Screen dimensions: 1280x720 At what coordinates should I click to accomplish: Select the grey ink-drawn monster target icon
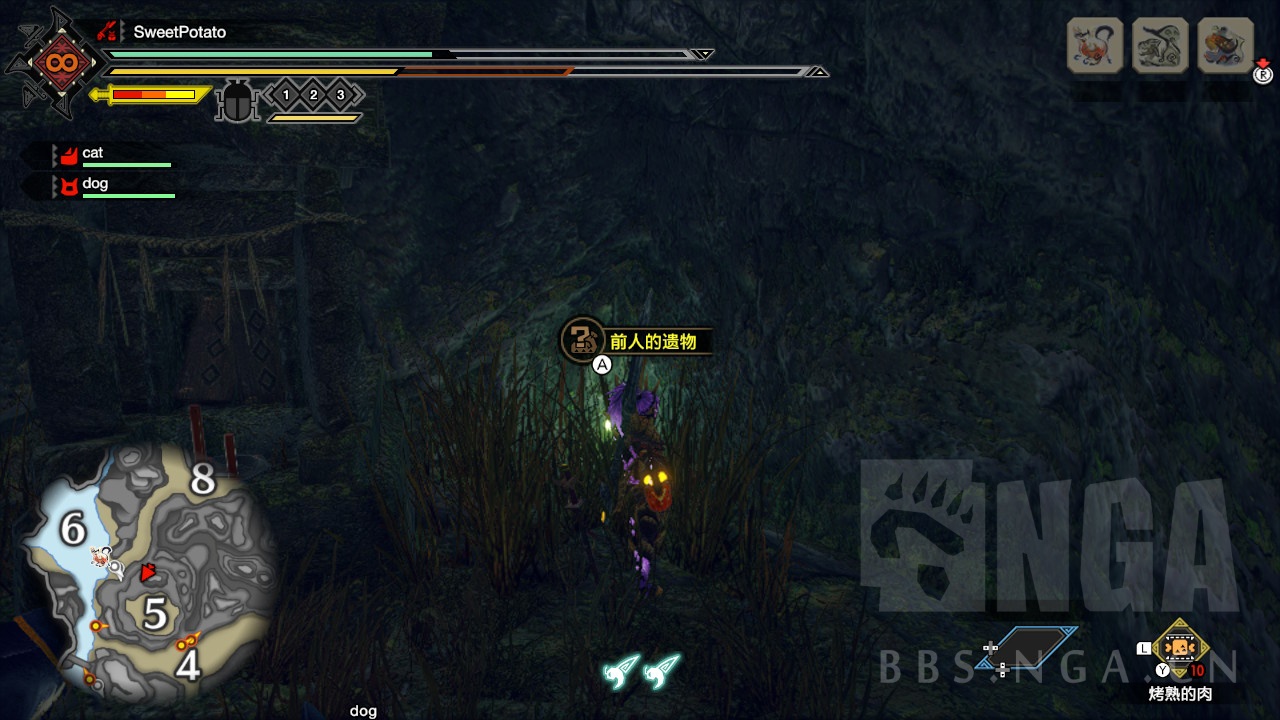tap(1160, 45)
